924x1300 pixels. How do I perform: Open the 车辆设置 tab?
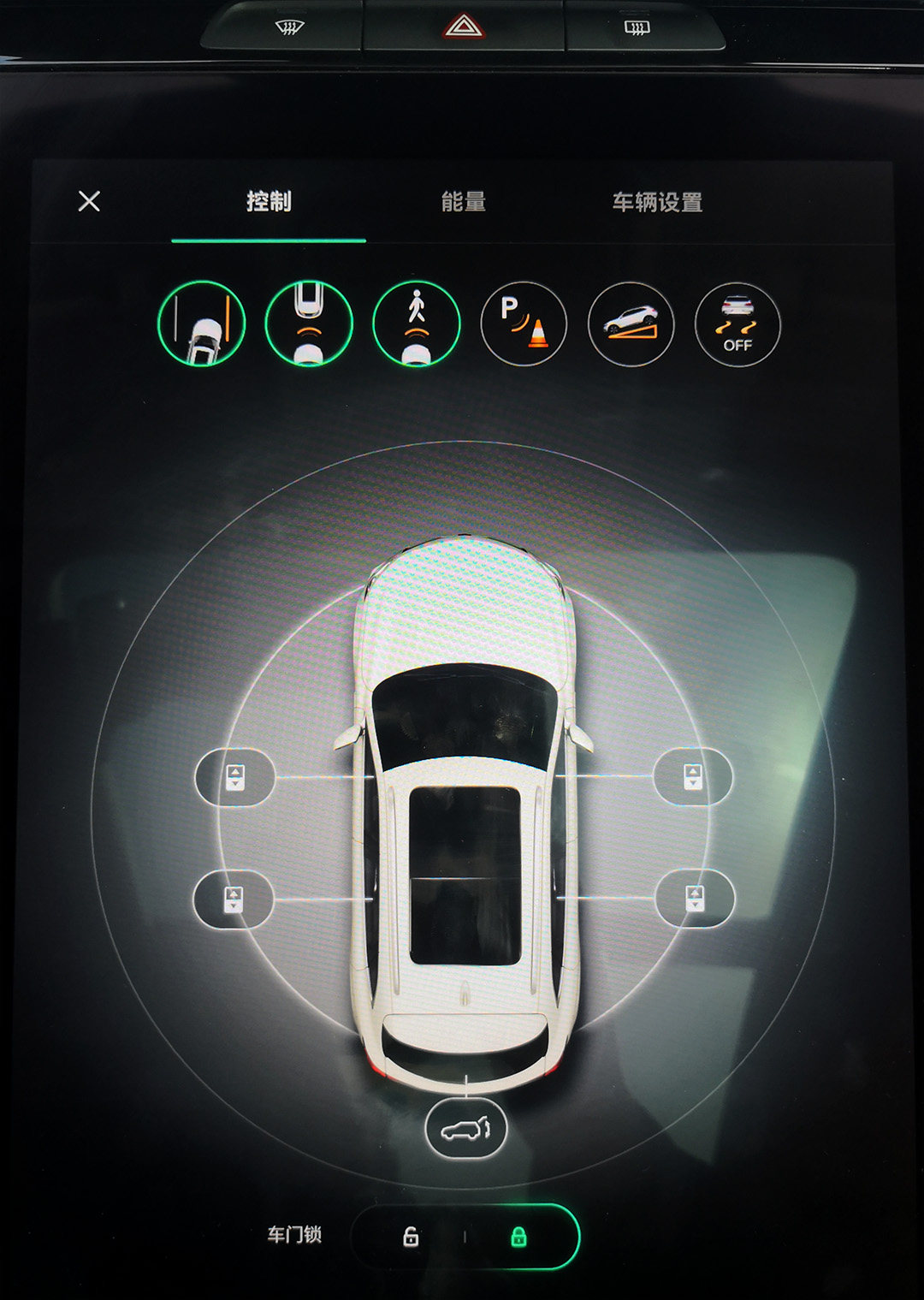(657, 203)
